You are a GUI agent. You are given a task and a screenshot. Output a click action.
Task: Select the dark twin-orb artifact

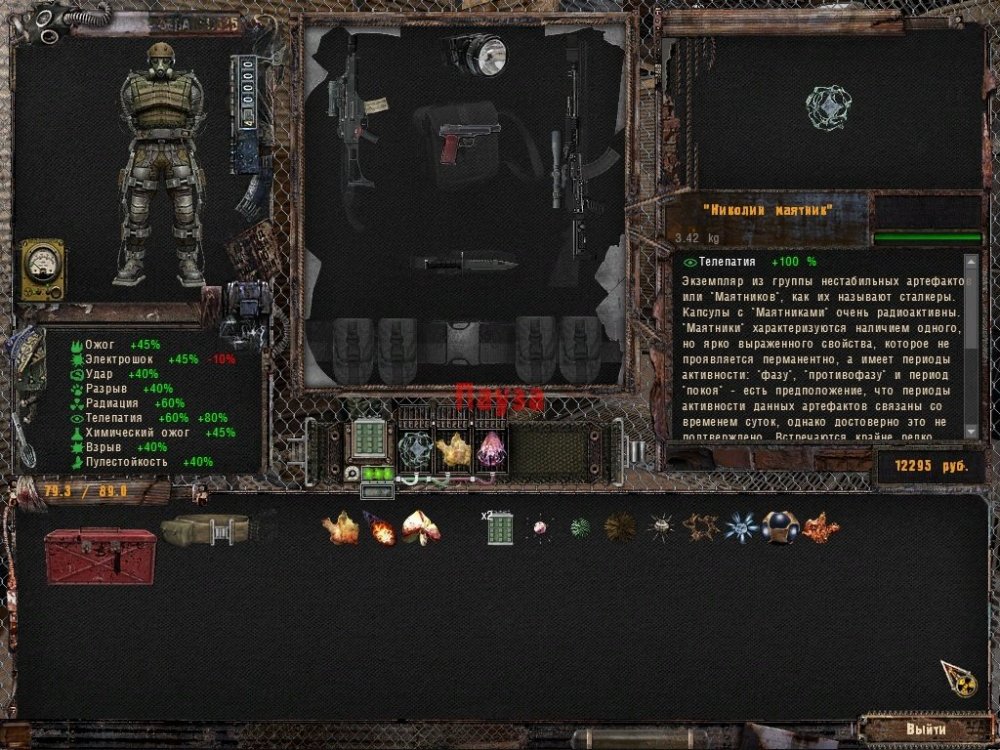pyautogui.click(x=780, y=527)
